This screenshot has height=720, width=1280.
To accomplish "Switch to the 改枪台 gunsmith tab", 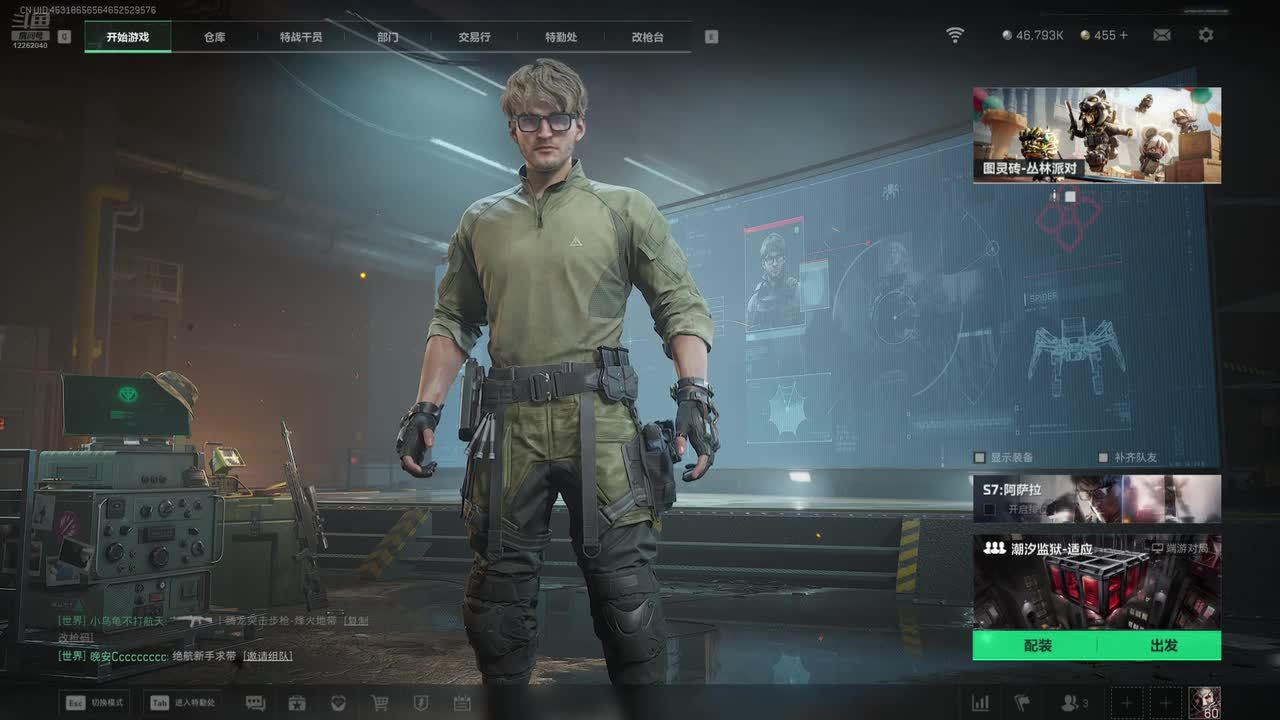I will tap(647, 37).
